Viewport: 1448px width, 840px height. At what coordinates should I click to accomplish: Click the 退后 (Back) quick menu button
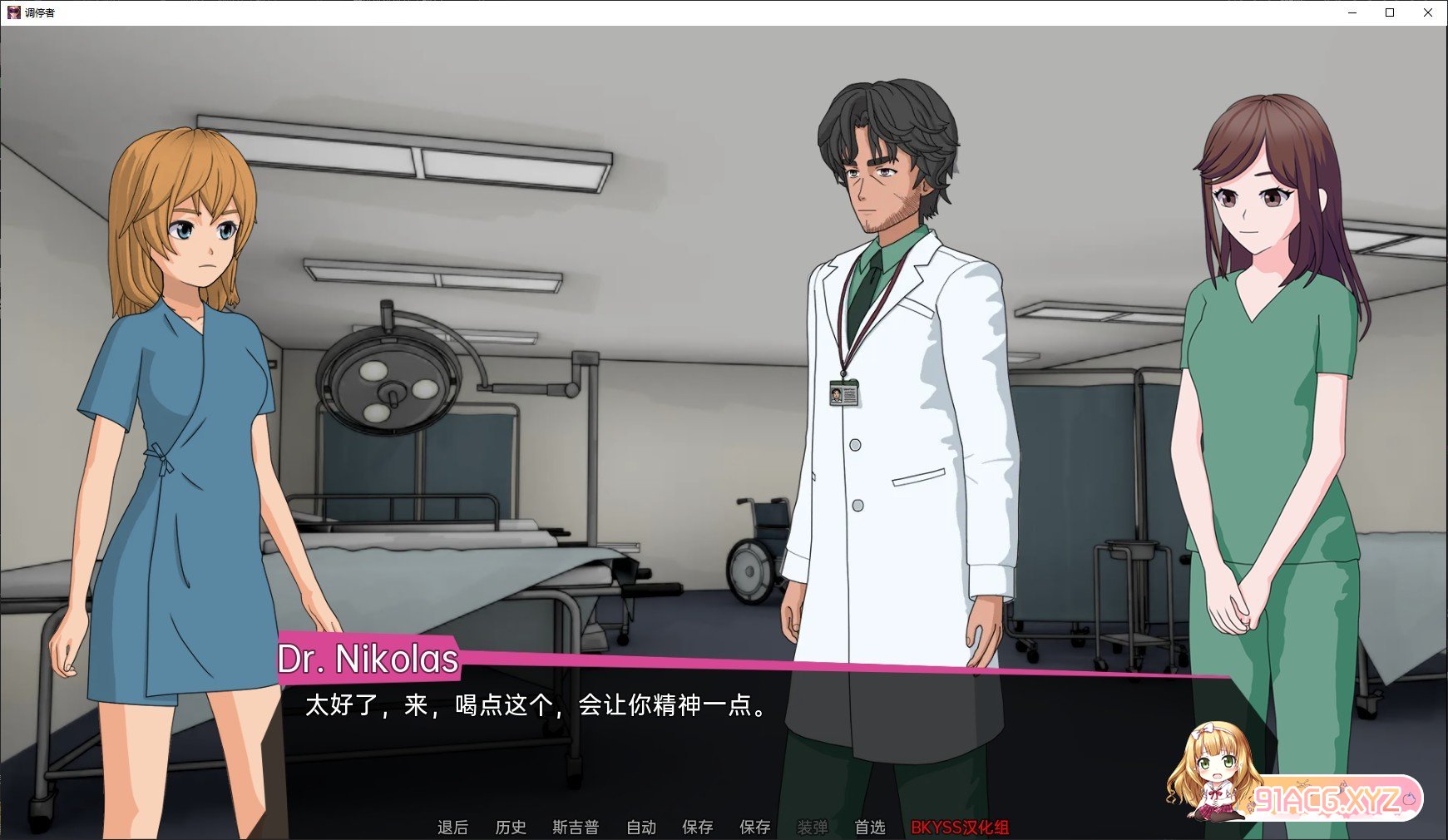[x=452, y=827]
